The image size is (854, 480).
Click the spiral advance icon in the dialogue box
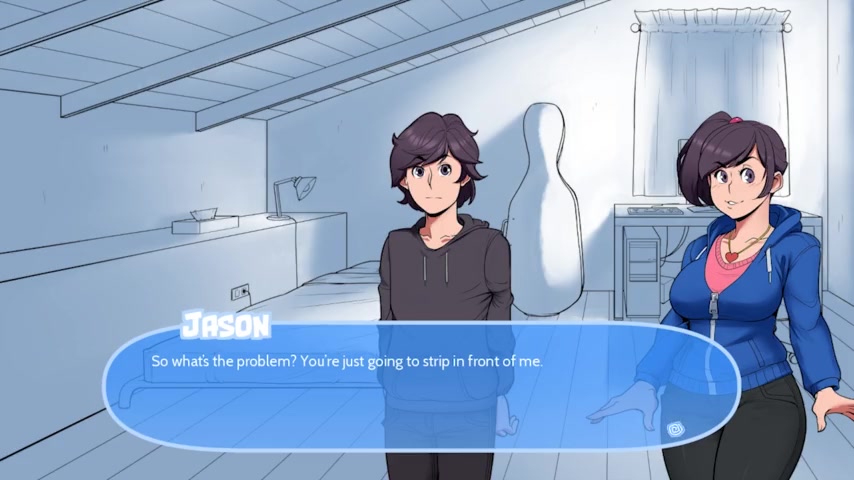click(x=676, y=429)
